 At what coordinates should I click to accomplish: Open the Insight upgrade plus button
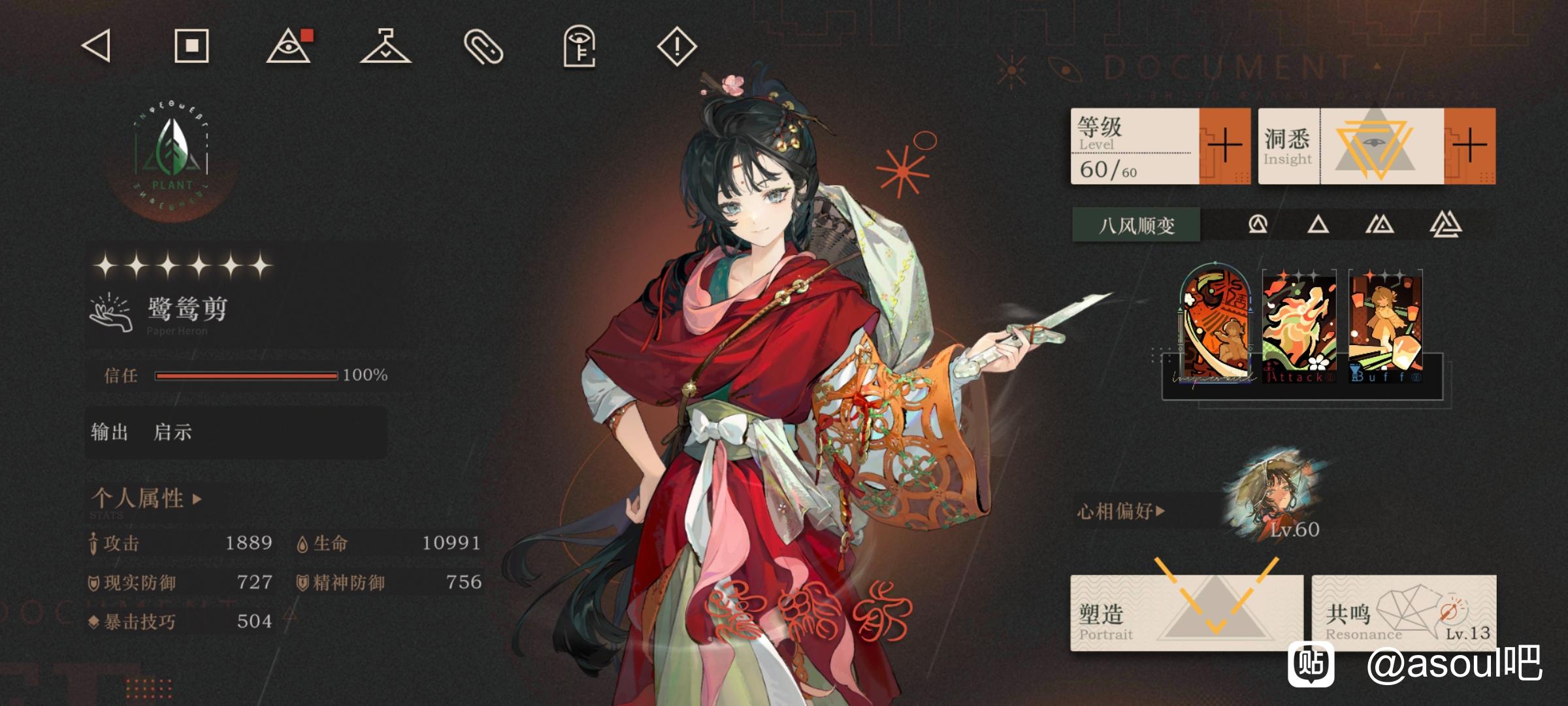pos(1469,146)
